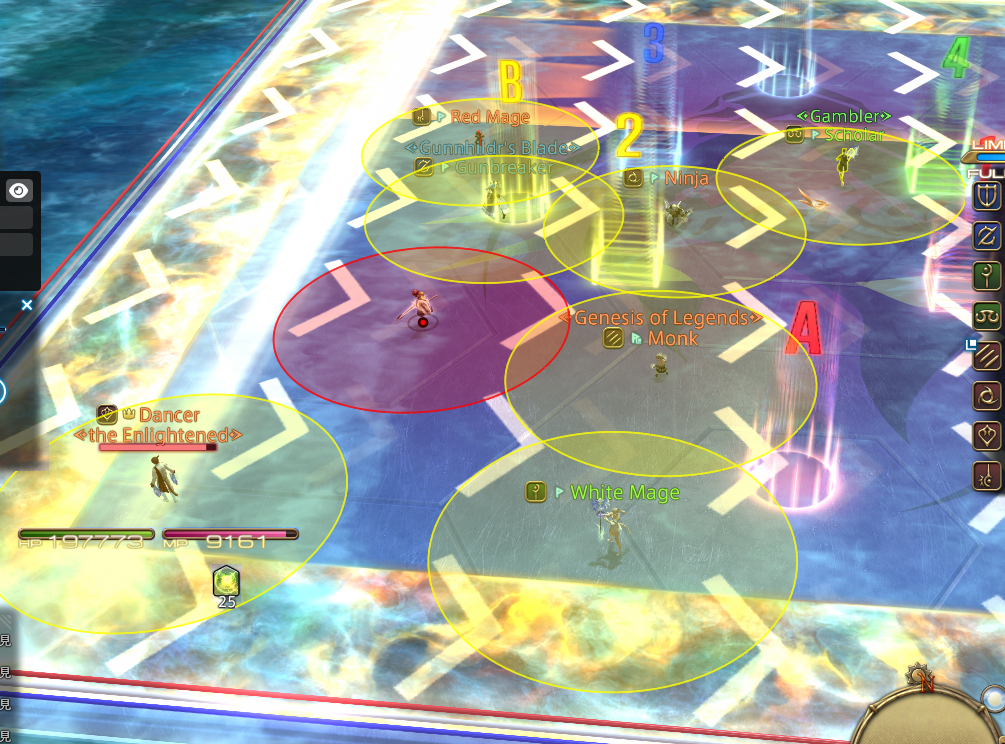Click the Dancer player nameplate

coord(168,414)
